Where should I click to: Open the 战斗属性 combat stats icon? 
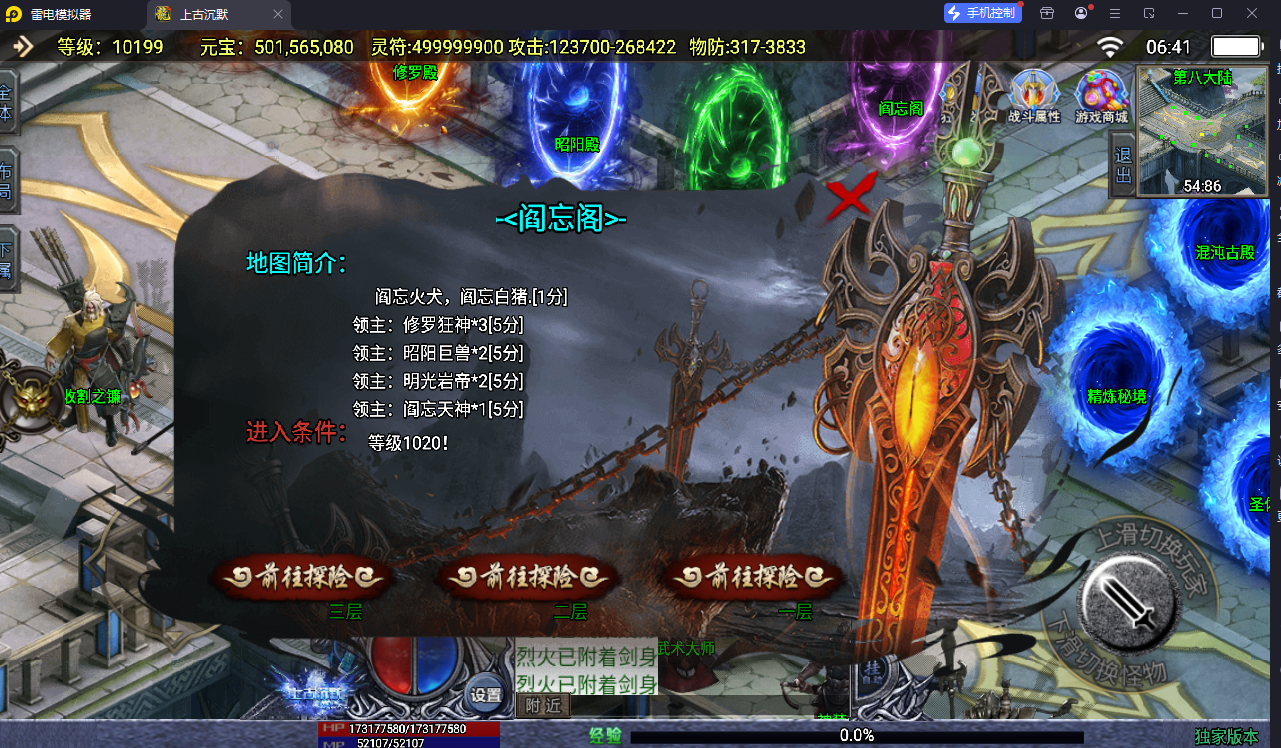click(x=1033, y=97)
